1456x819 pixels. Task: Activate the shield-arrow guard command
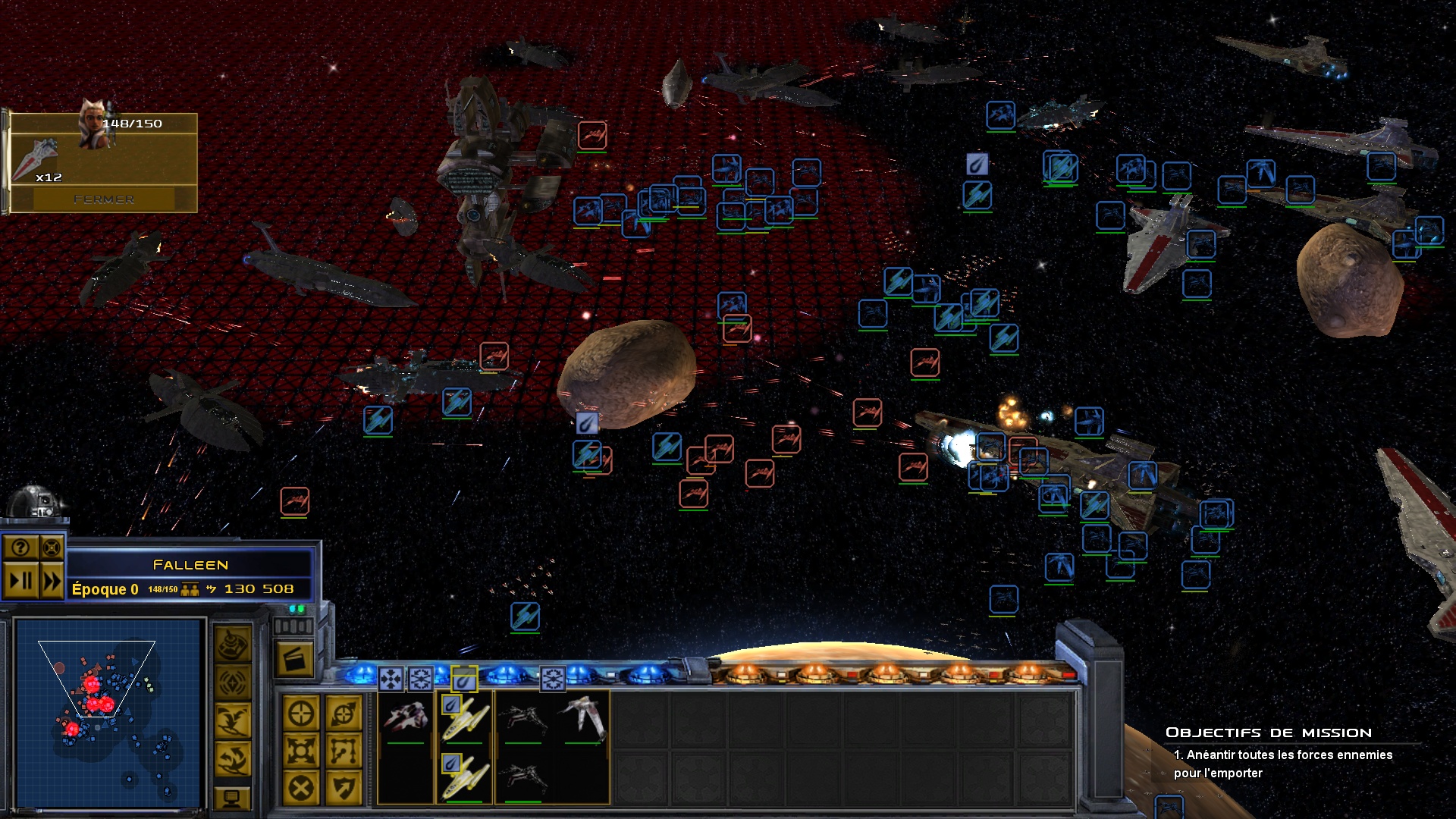pyautogui.click(x=343, y=789)
